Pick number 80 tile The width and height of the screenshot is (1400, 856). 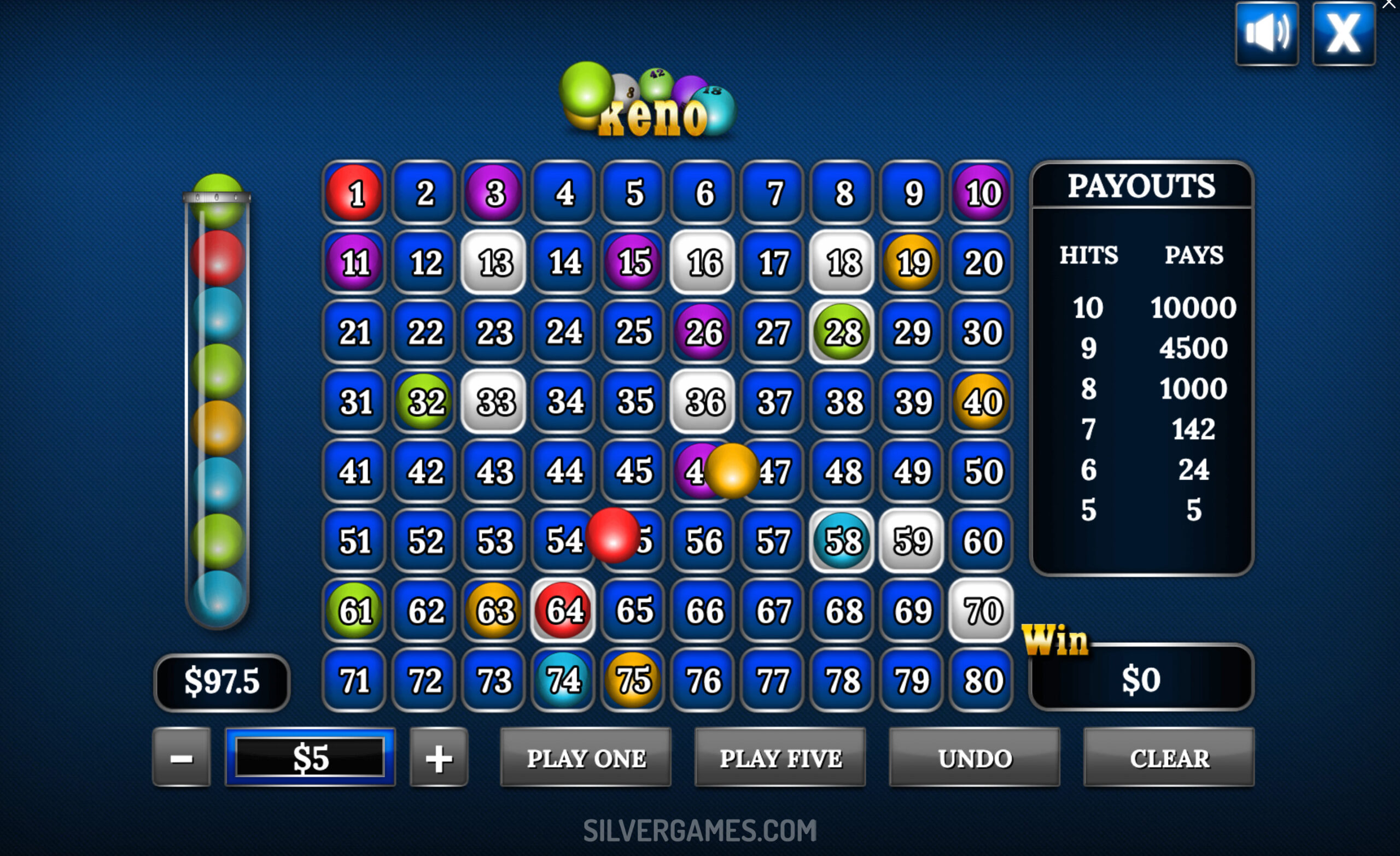(x=982, y=680)
